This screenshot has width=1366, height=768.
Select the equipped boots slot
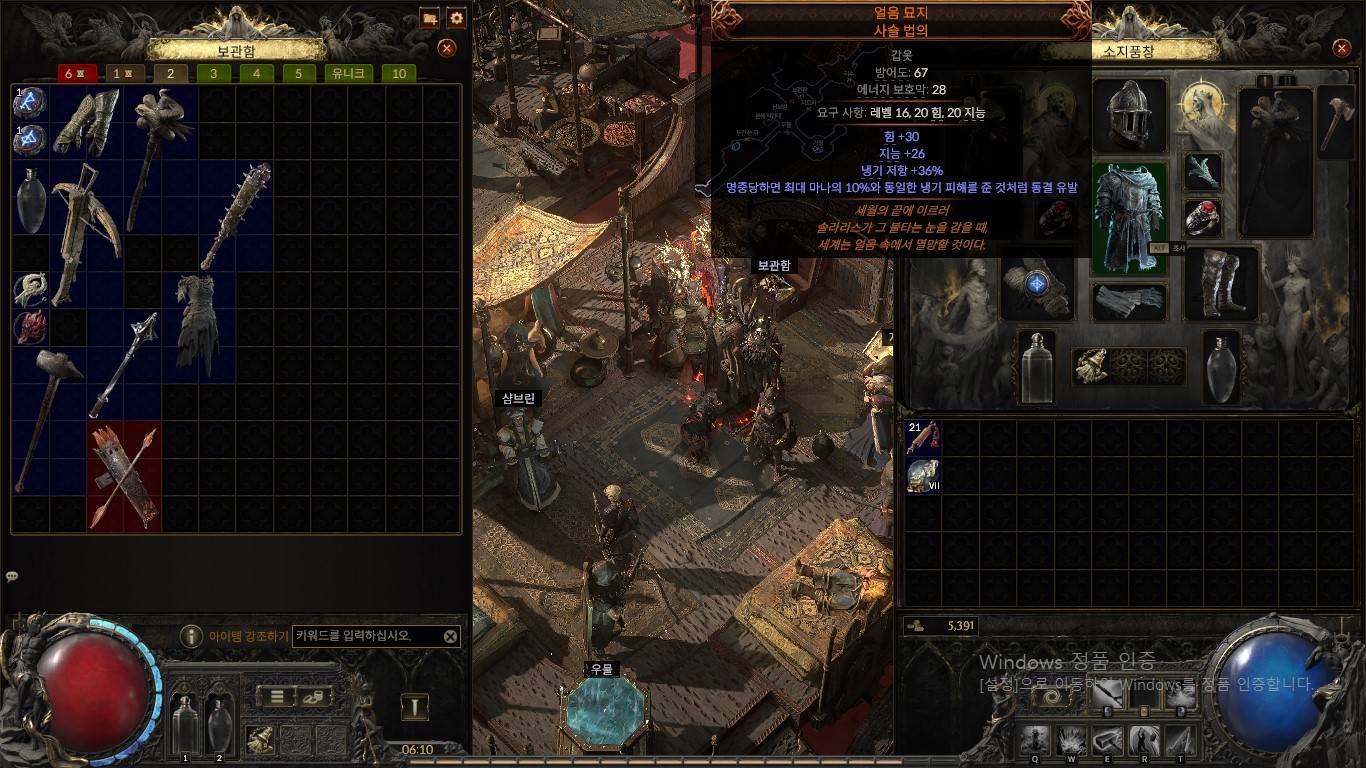click(x=1221, y=282)
